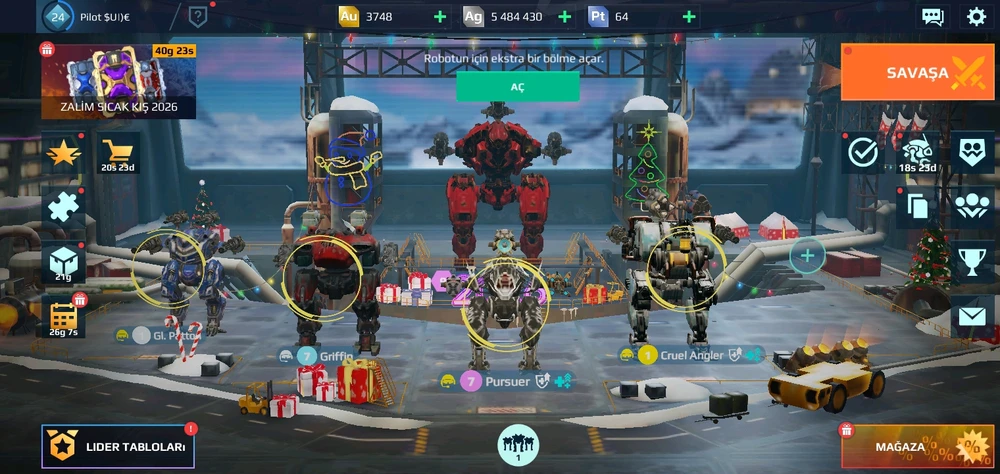
Task: Open the chat messages icon
Action: (932, 16)
